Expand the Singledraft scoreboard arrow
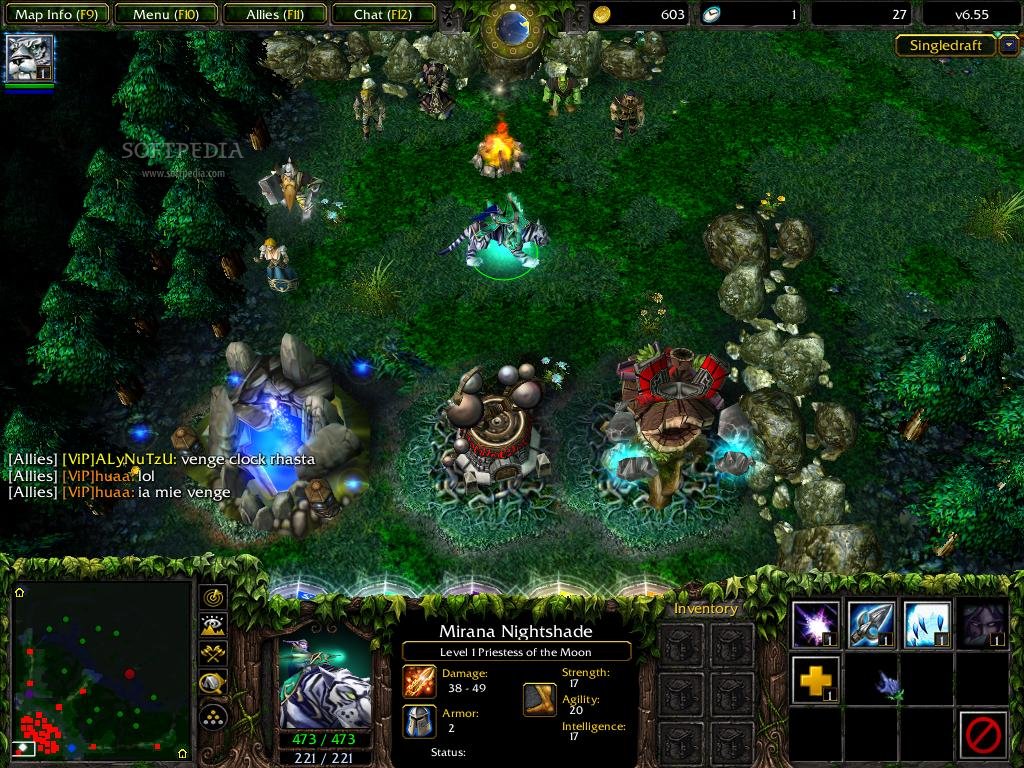Image resolution: width=1024 pixels, height=768 pixels. 1009,45
